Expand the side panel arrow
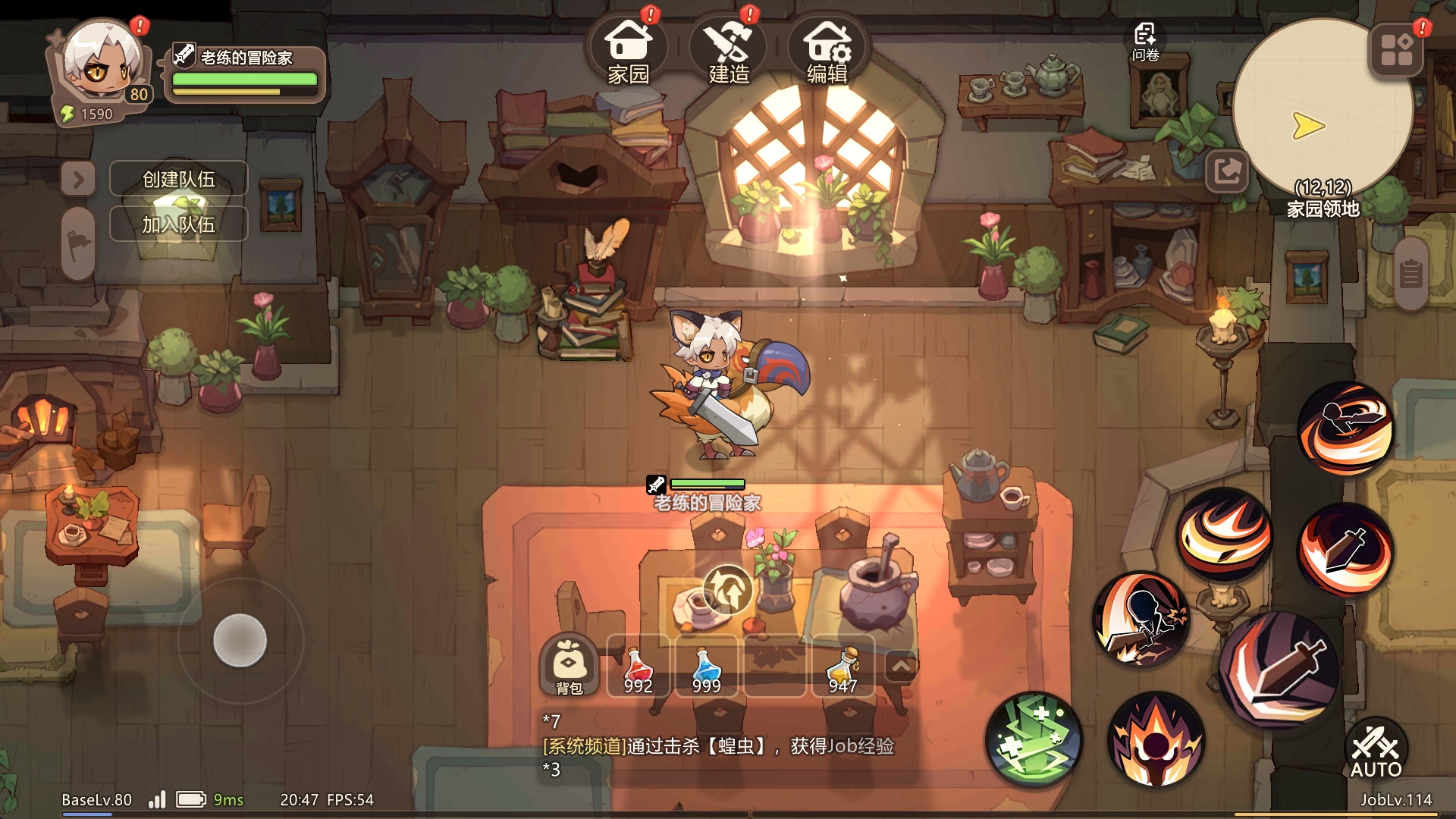1456x819 pixels. (78, 180)
